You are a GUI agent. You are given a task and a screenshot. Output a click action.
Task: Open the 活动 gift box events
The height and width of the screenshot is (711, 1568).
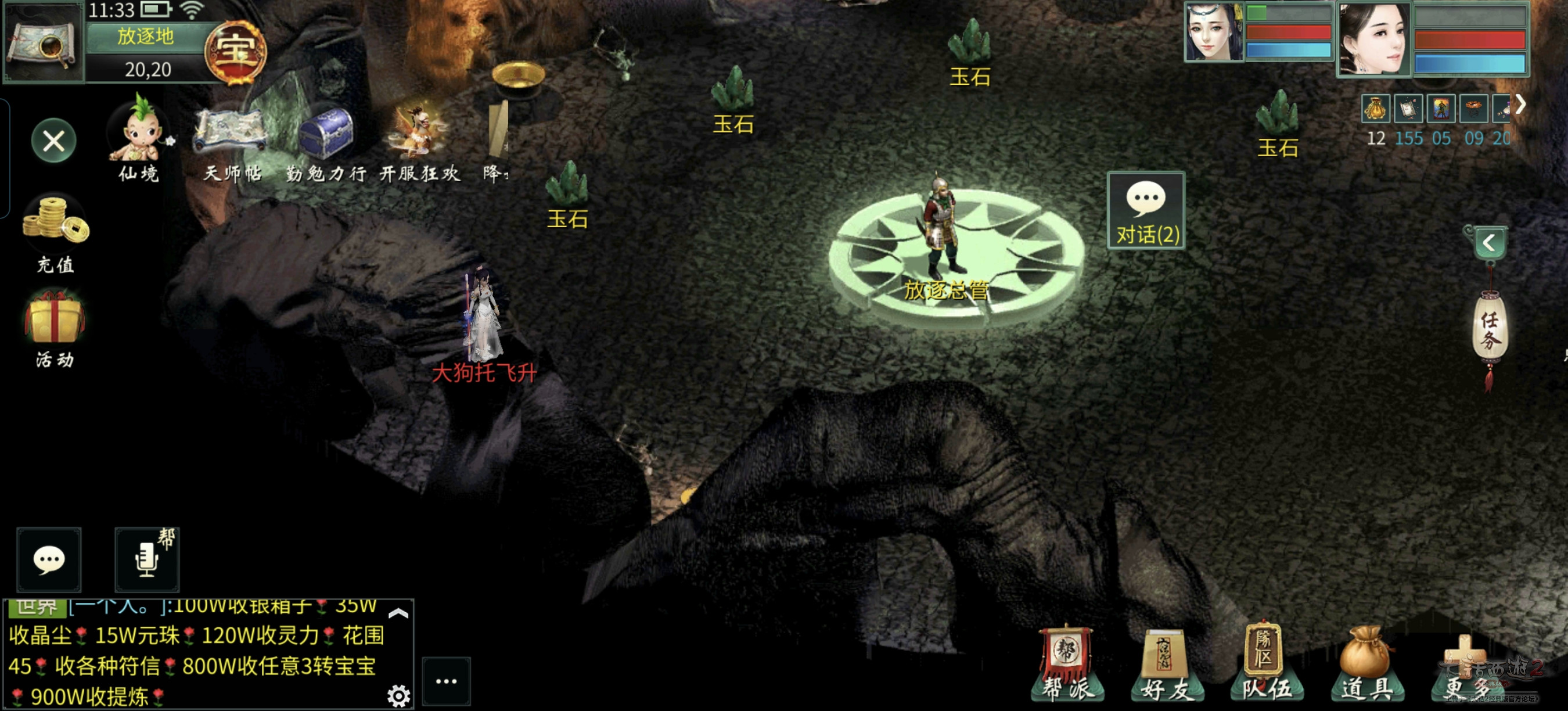[55, 327]
